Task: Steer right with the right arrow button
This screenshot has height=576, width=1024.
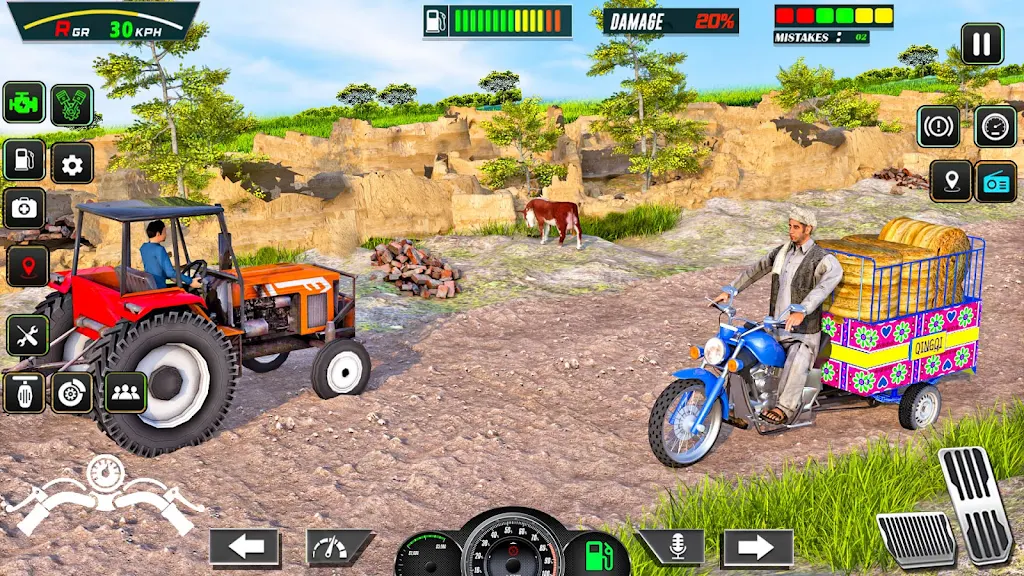Action: 757,547
